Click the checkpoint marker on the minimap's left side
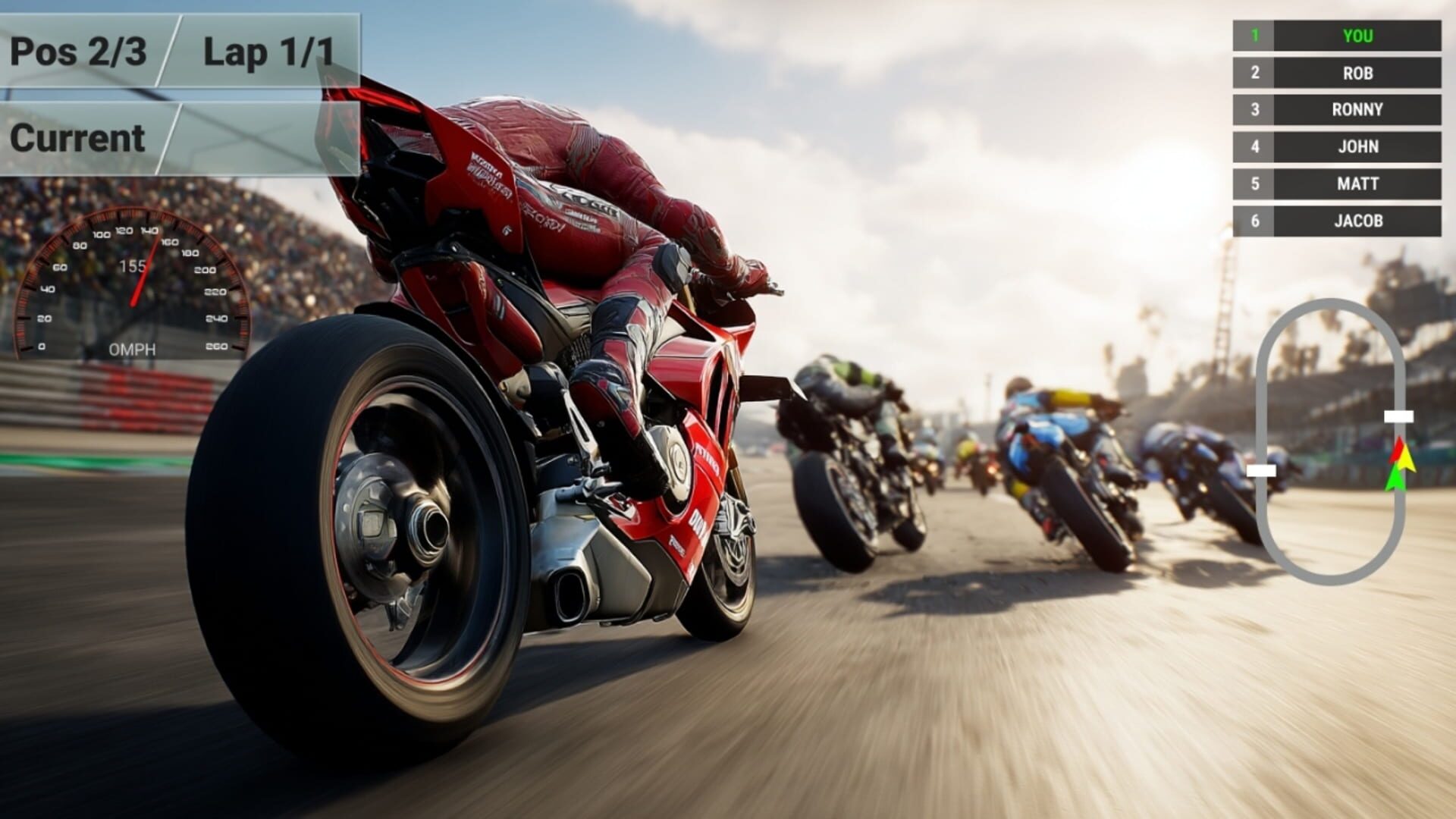The image size is (1456, 819). point(1261,470)
